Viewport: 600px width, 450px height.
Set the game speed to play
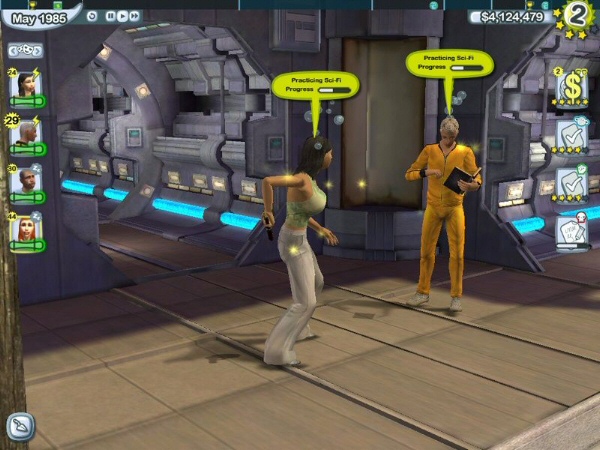[123, 16]
